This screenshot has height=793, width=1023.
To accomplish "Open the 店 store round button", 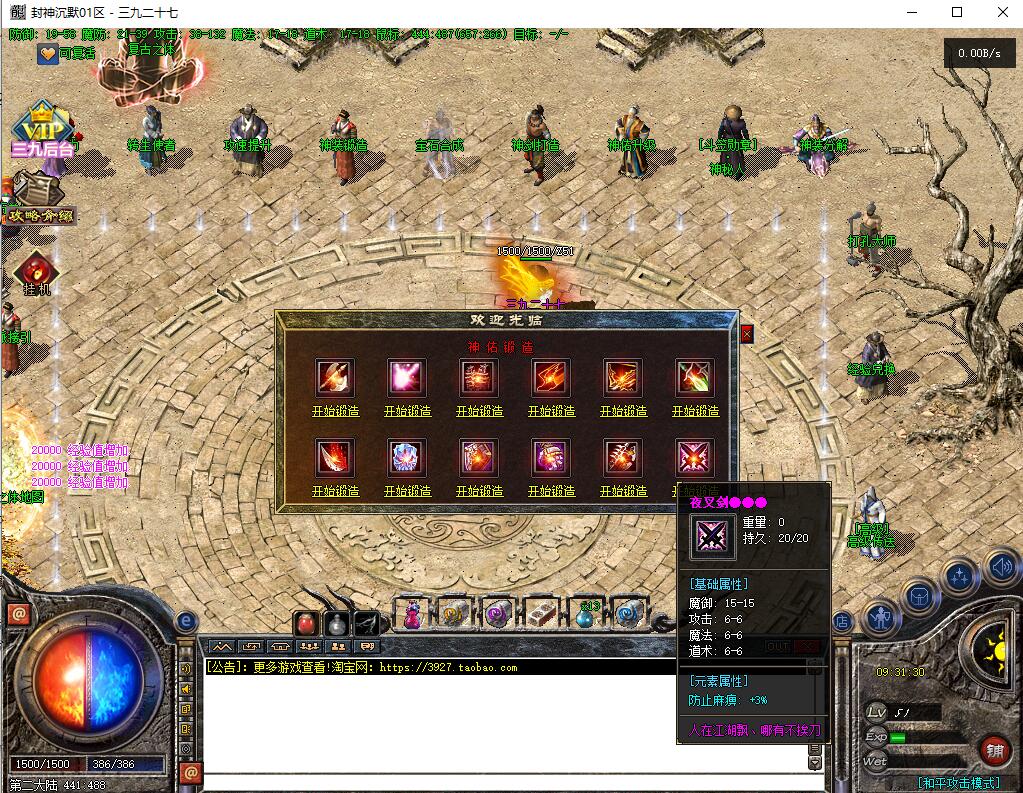I will 841,622.
